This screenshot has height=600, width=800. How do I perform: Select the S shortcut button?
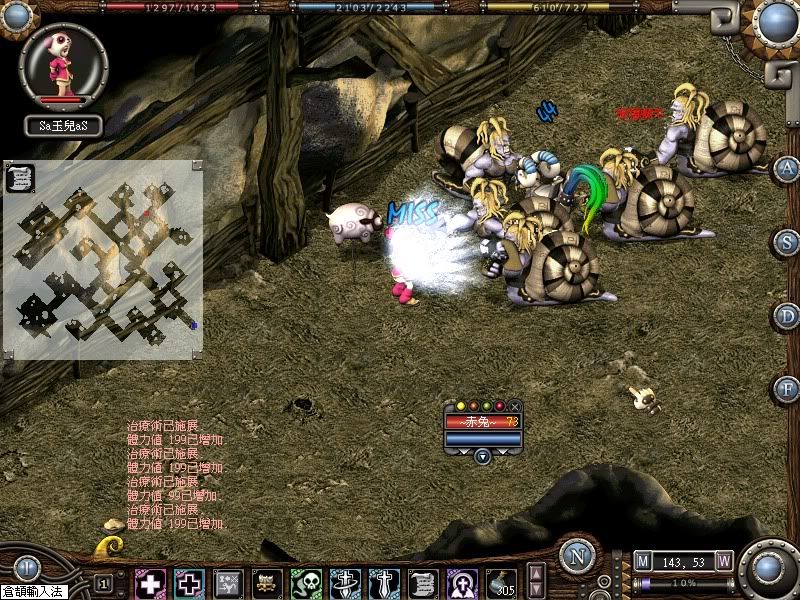(x=788, y=241)
